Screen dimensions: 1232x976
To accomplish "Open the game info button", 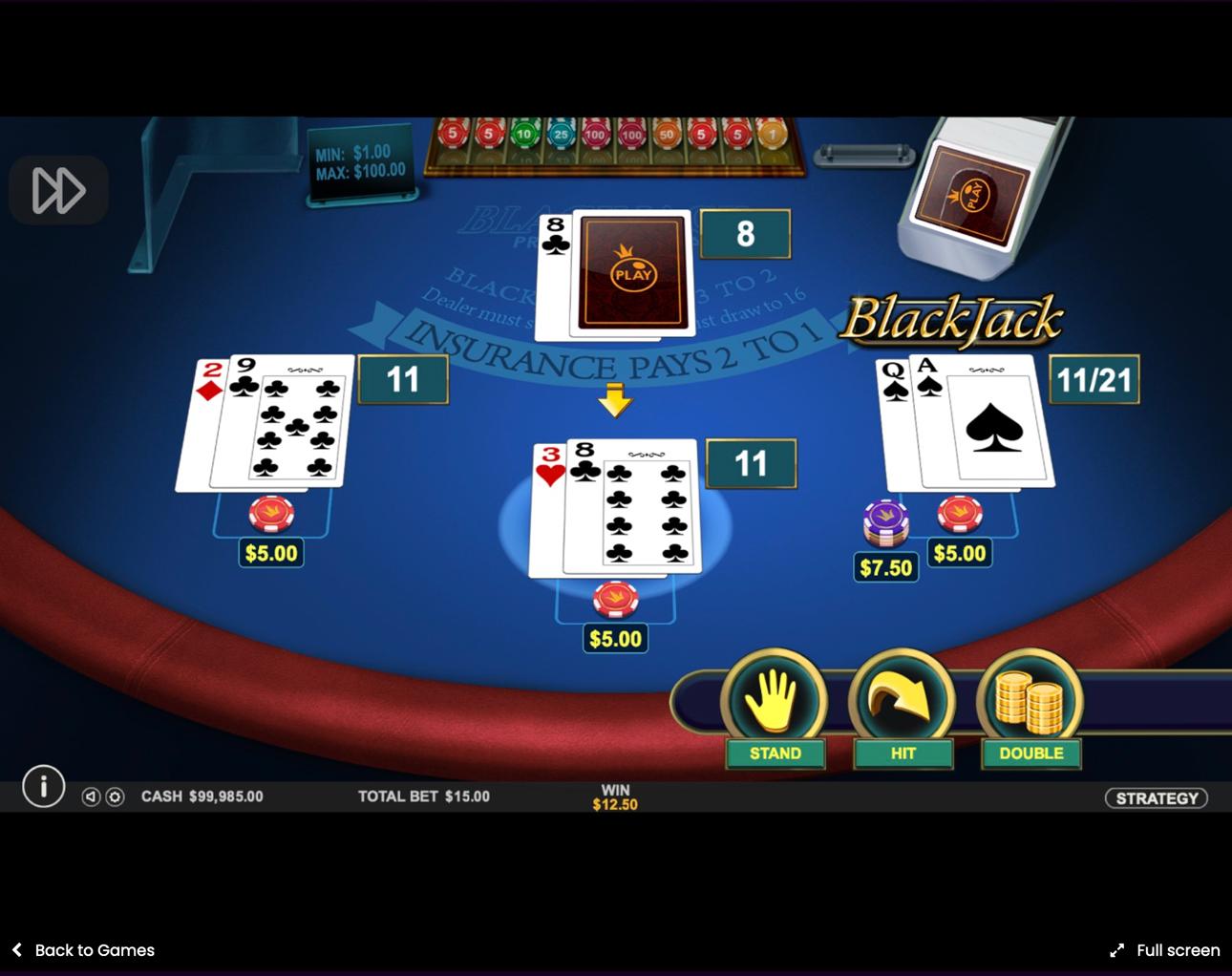I will [43, 787].
